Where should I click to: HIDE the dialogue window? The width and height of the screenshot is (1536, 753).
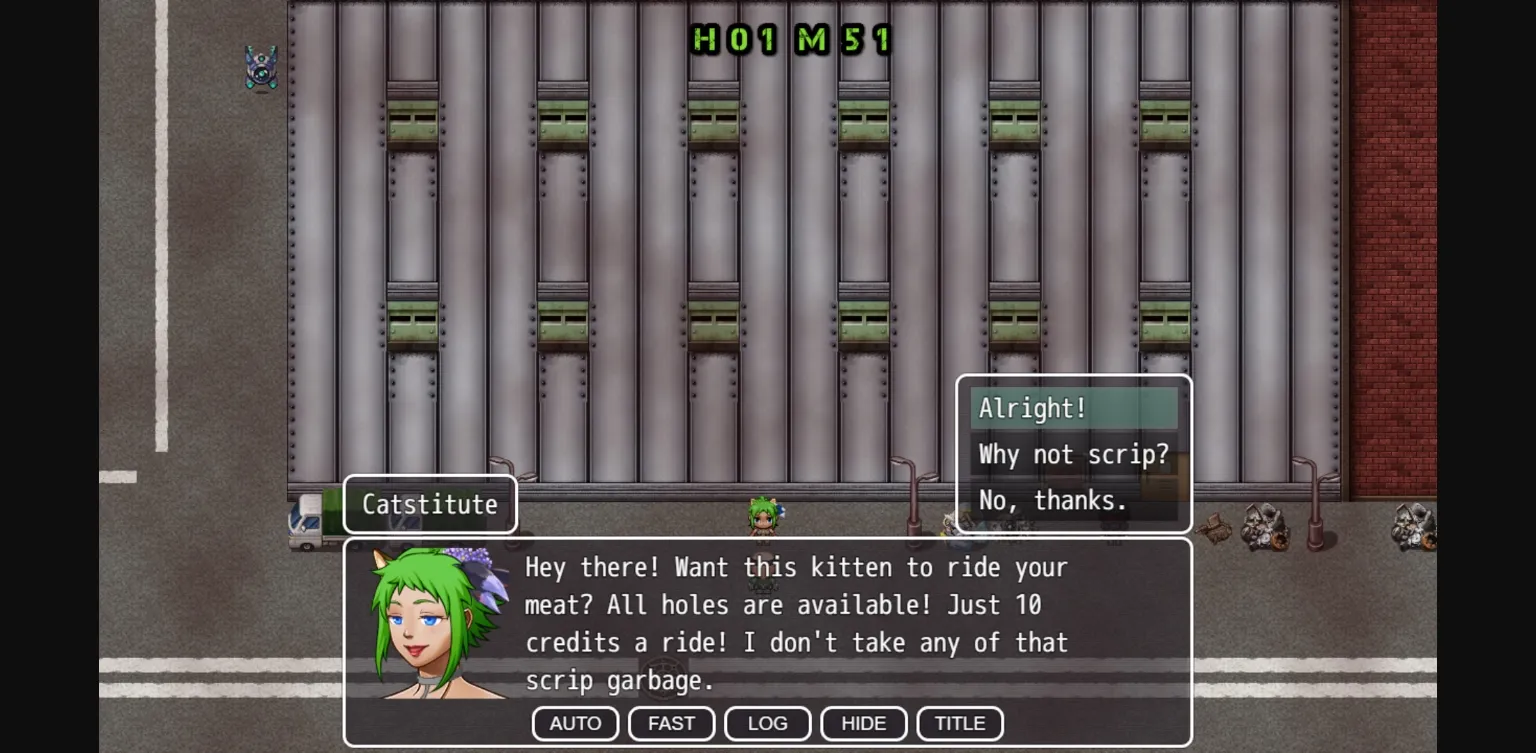pyautogui.click(x=863, y=723)
